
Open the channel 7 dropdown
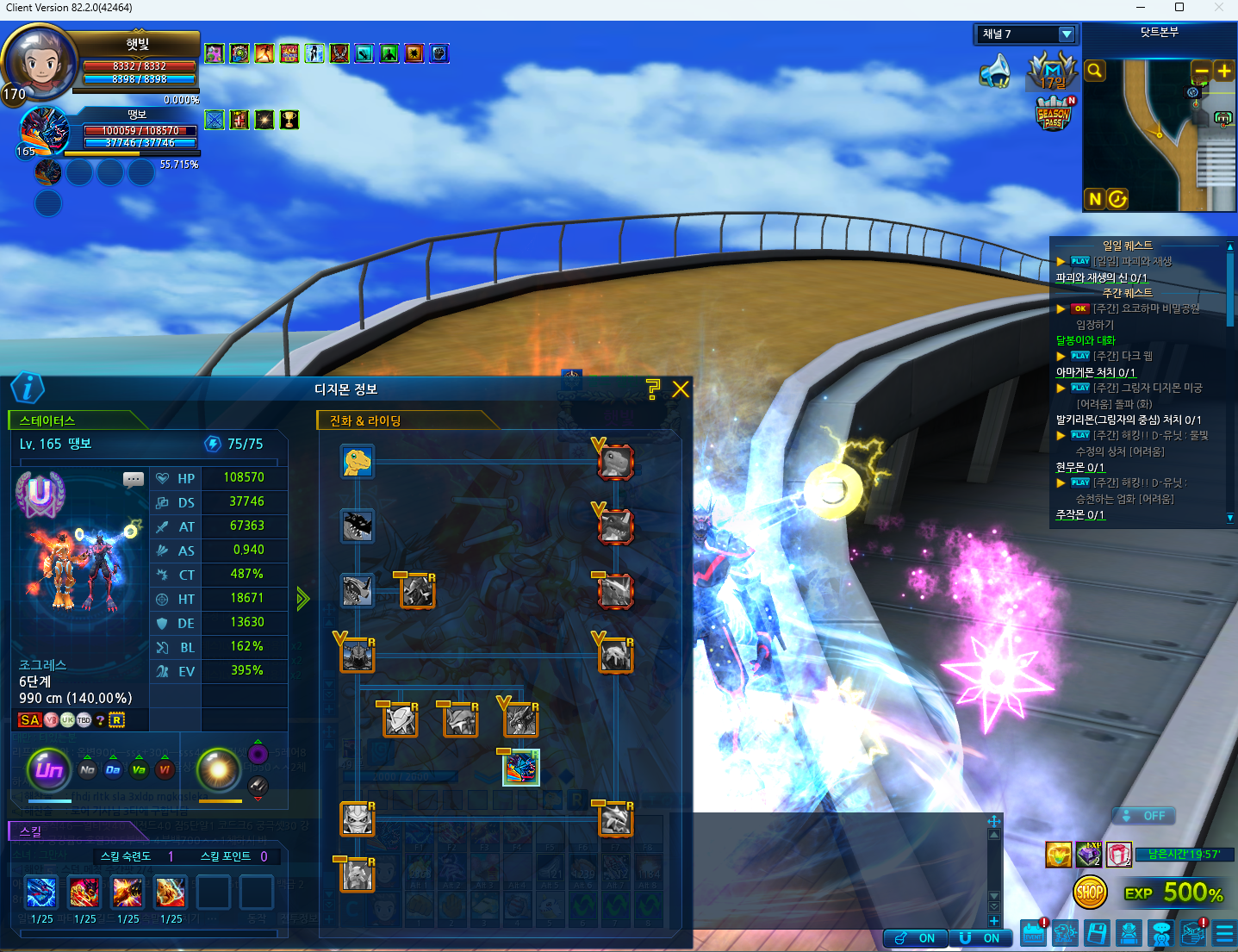tap(1067, 34)
